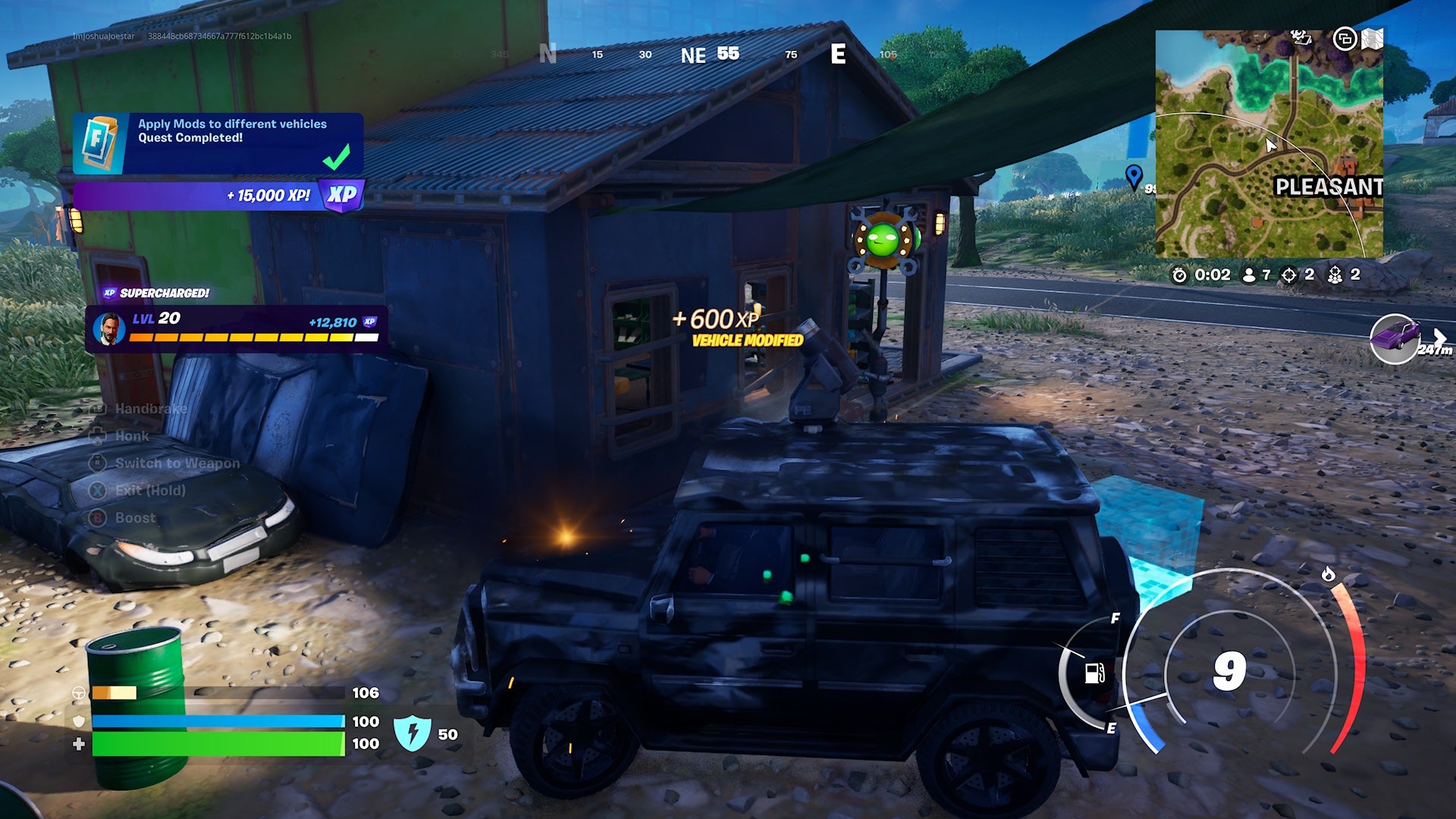Screen dimensions: 1456x819
Task: Click the stopwatch timer icon under the minimap
Action: click(x=1178, y=275)
